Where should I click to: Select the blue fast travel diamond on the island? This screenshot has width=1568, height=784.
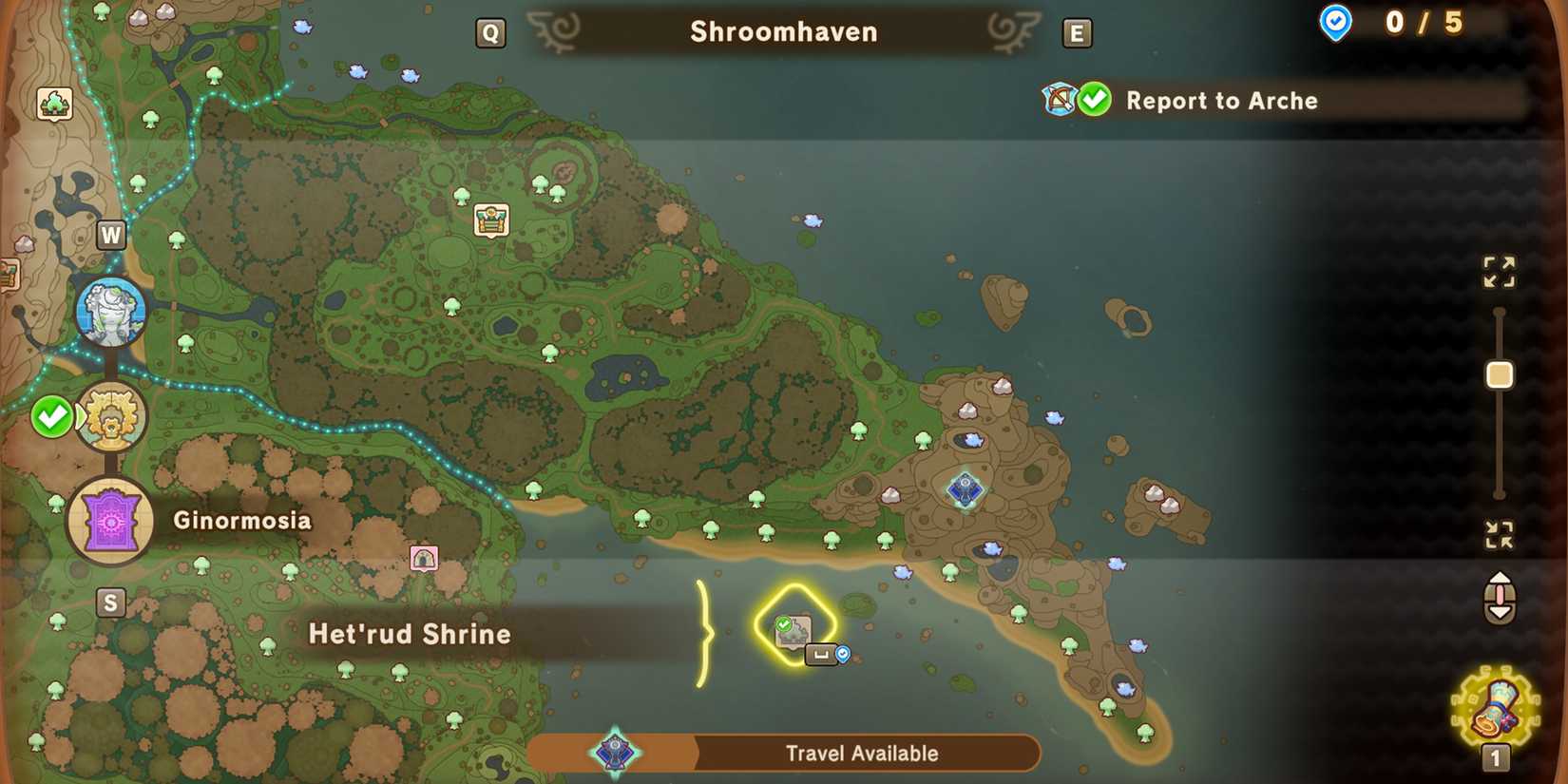click(x=966, y=488)
